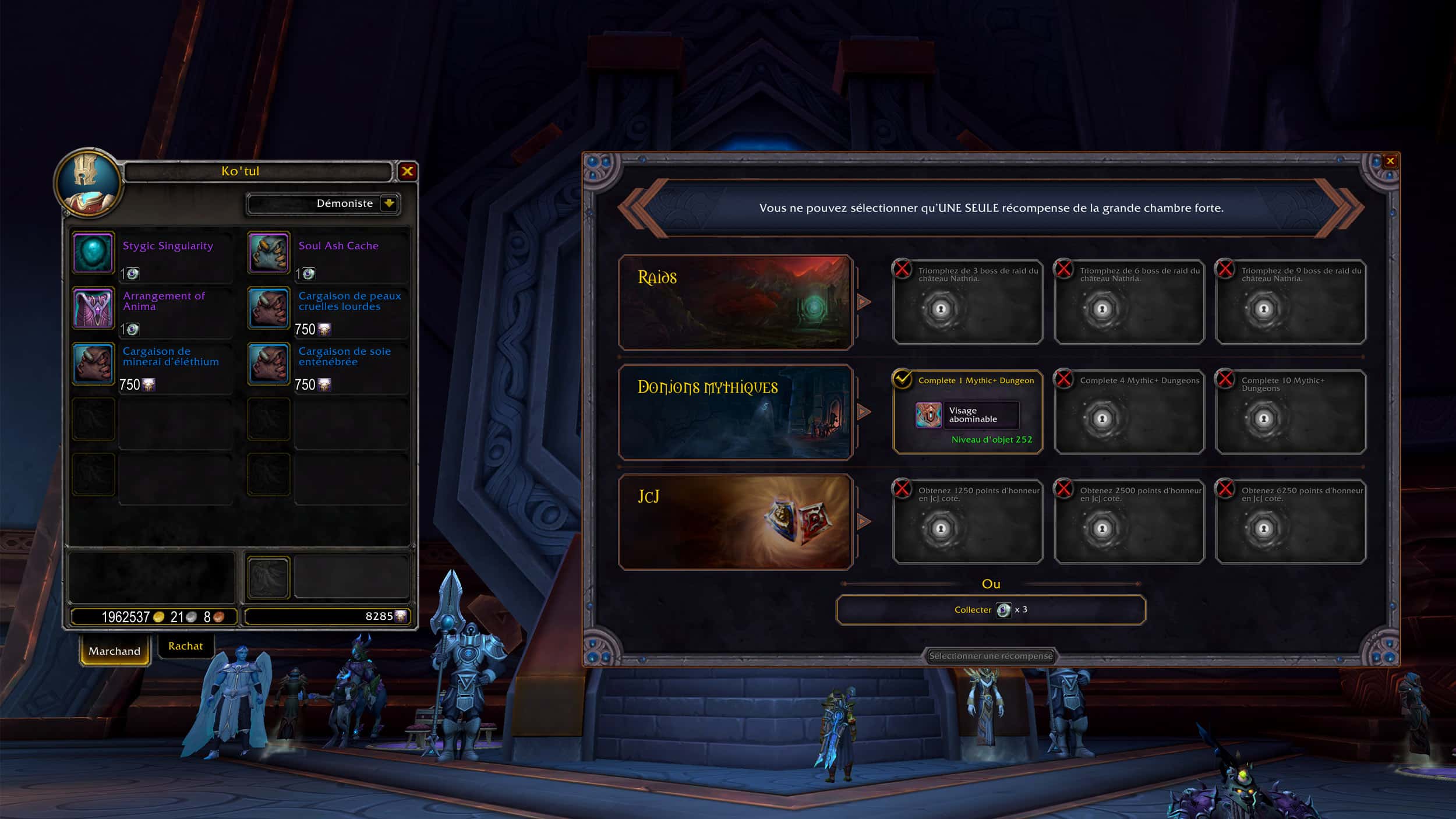
Task: Switch to the Rachat tab
Action: [185, 646]
